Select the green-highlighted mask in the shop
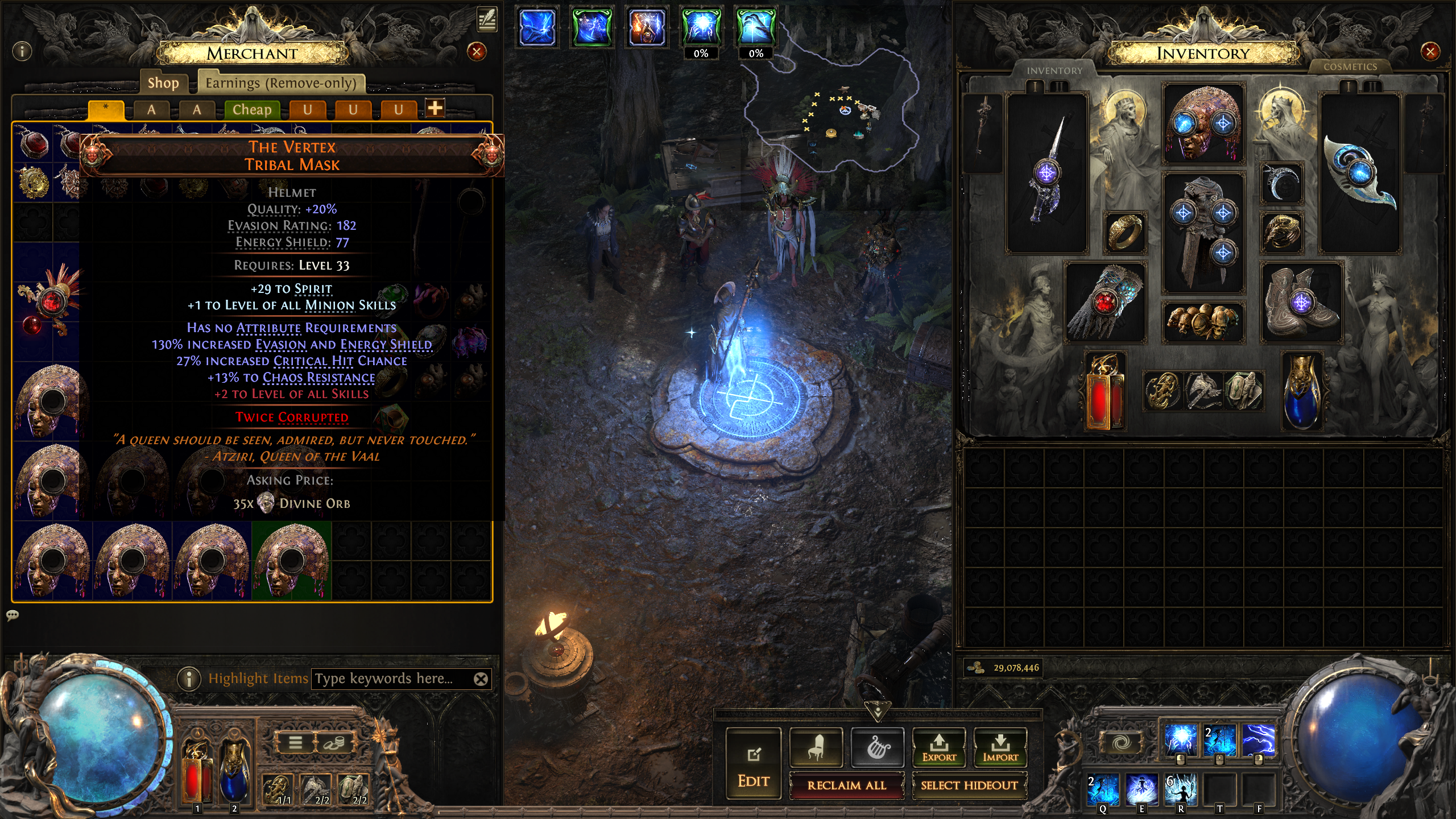Image resolution: width=1456 pixels, height=819 pixels. (x=291, y=560)
